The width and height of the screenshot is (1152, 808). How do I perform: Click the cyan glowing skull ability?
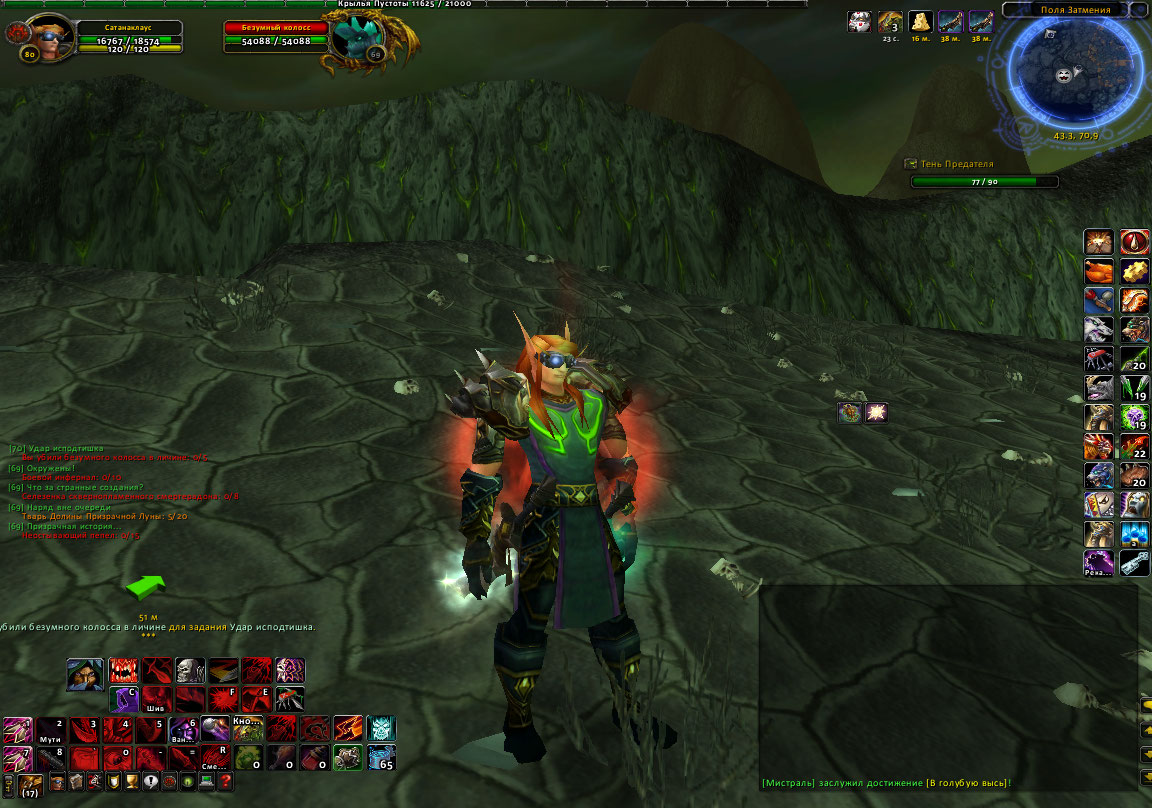click(381, 728)
